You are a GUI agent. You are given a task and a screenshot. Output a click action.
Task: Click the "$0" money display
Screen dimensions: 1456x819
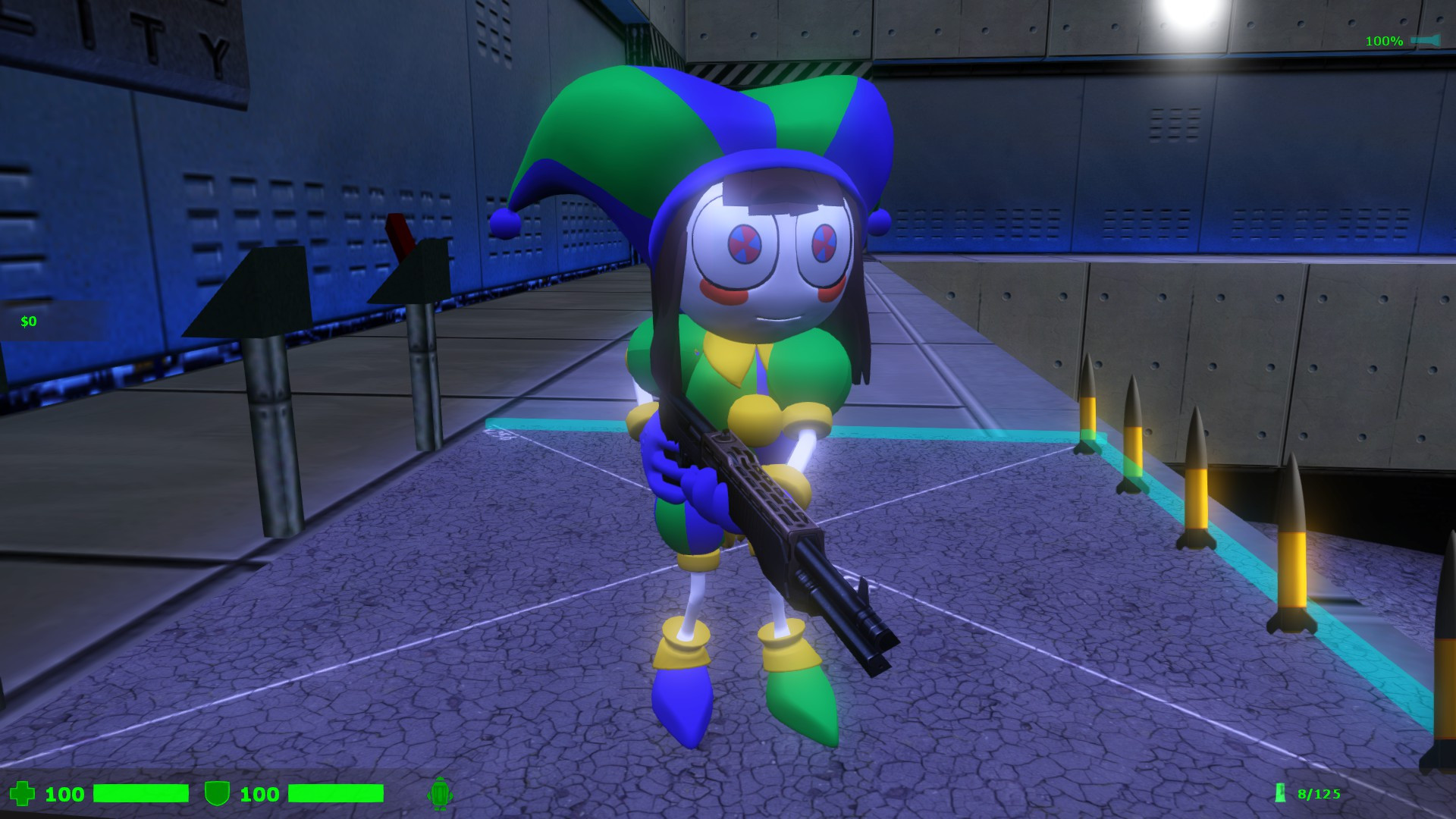click(29, 322)
